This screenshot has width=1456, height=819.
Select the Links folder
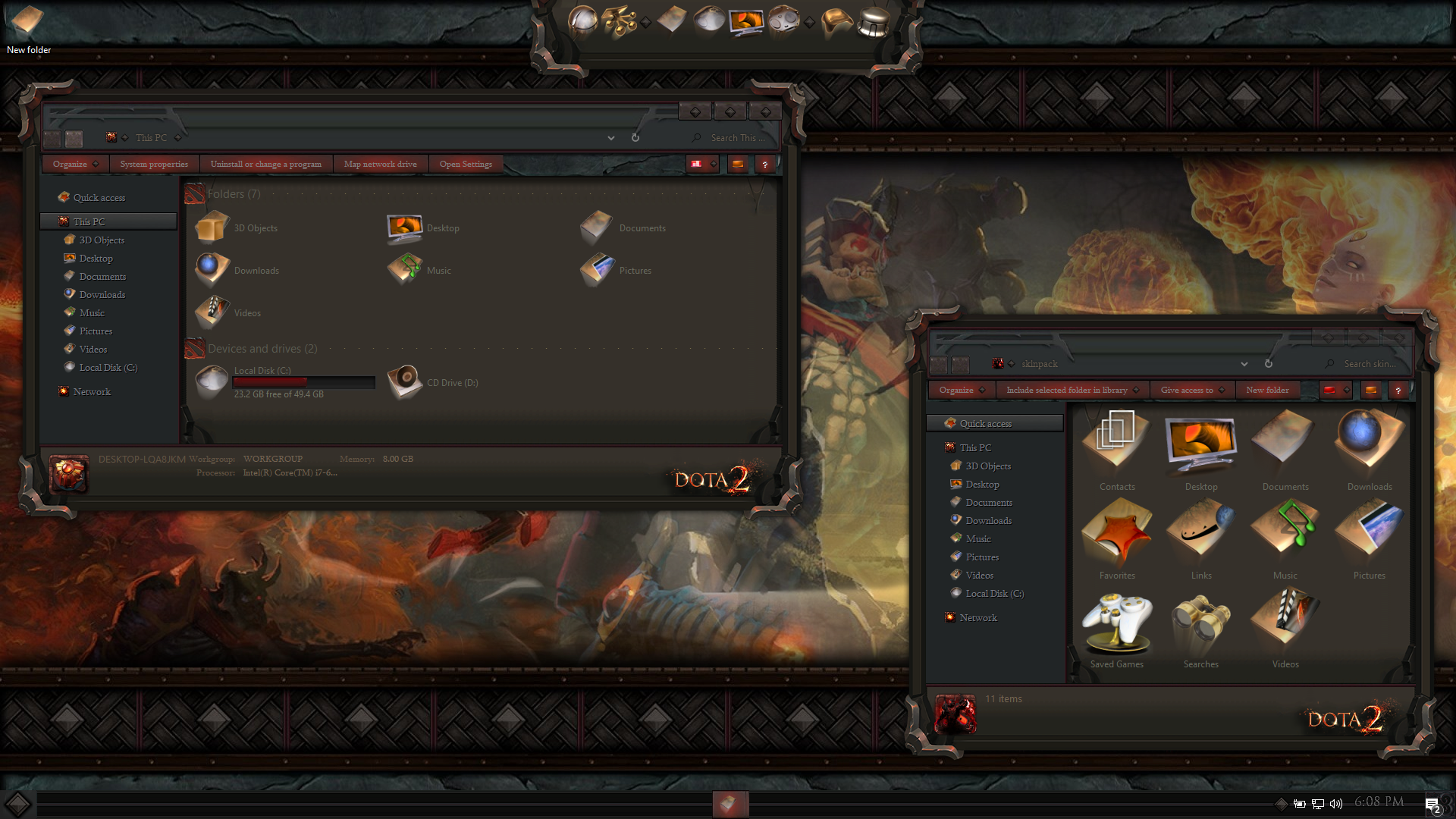click(x=1201, y=538)
